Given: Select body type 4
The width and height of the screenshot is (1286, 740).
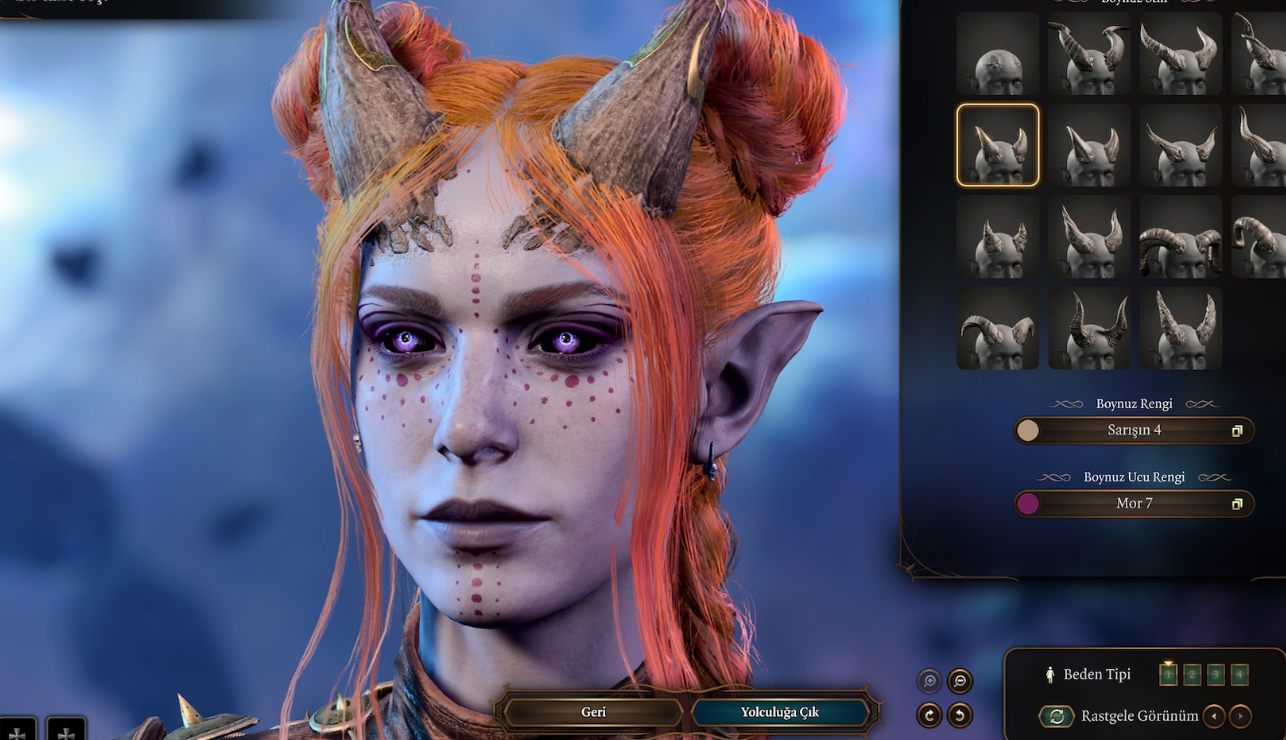Looking at the screenshot, I should pyautogui.click(x=1240, y=674).
